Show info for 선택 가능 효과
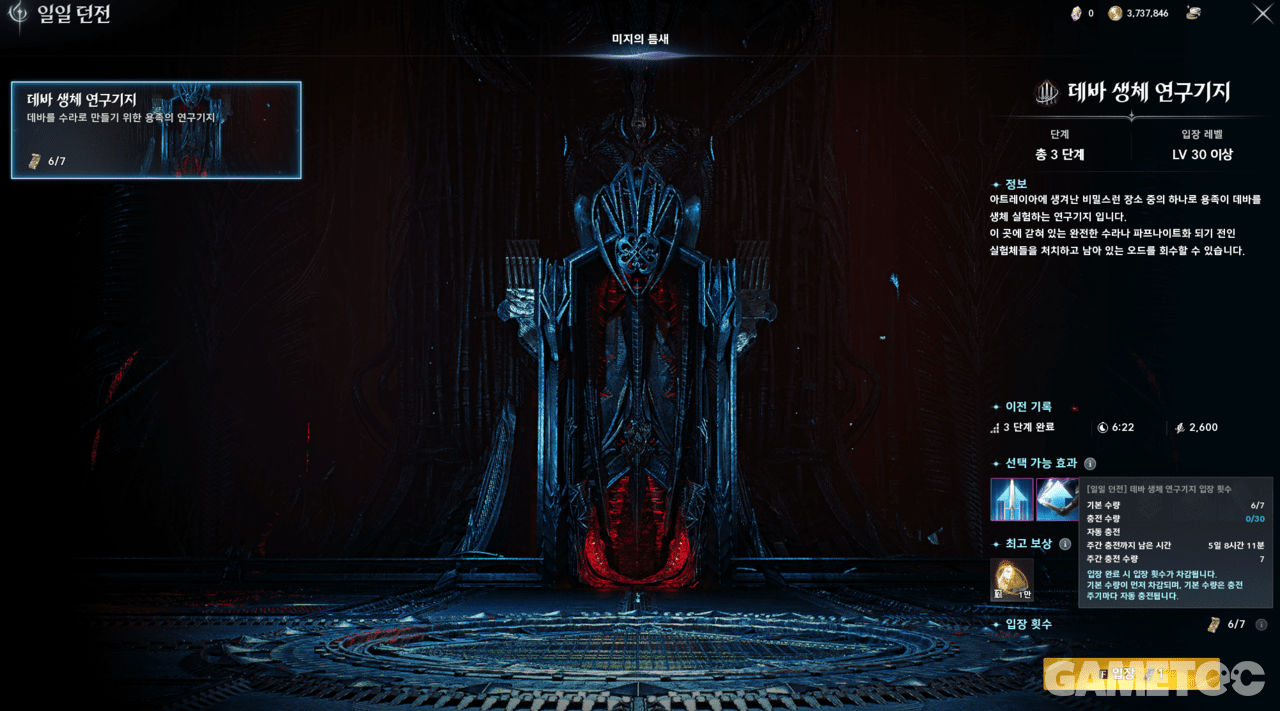Screen dimensions: 1280x711 tap(1090, 464)
